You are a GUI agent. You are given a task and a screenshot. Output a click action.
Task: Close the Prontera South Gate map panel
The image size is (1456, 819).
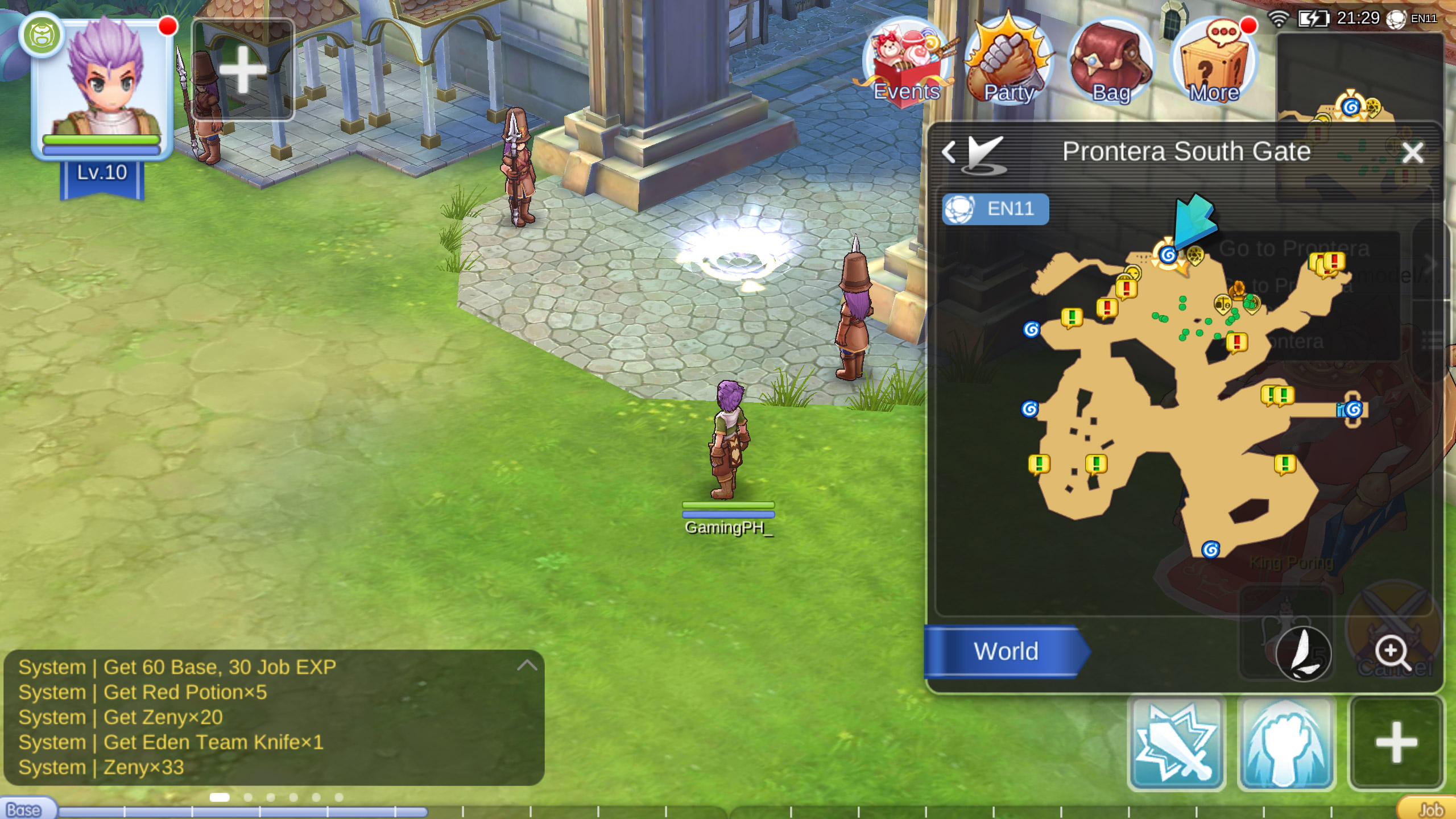[x=1413, y=152]
